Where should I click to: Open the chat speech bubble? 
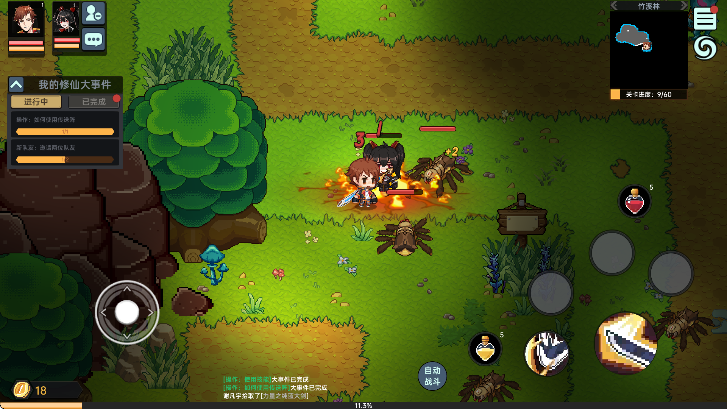tap(94, 40)
